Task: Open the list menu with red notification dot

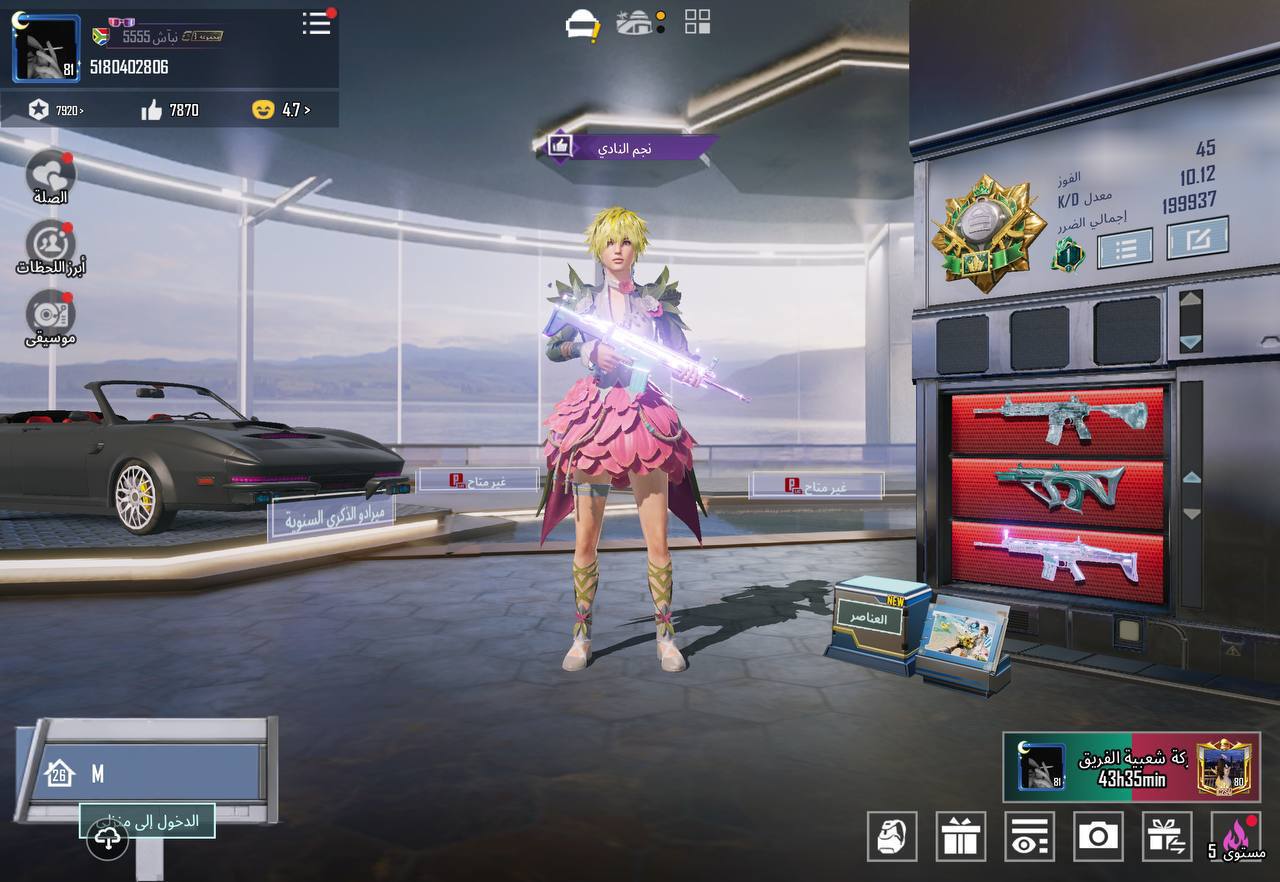Action: tap(316, 24)
